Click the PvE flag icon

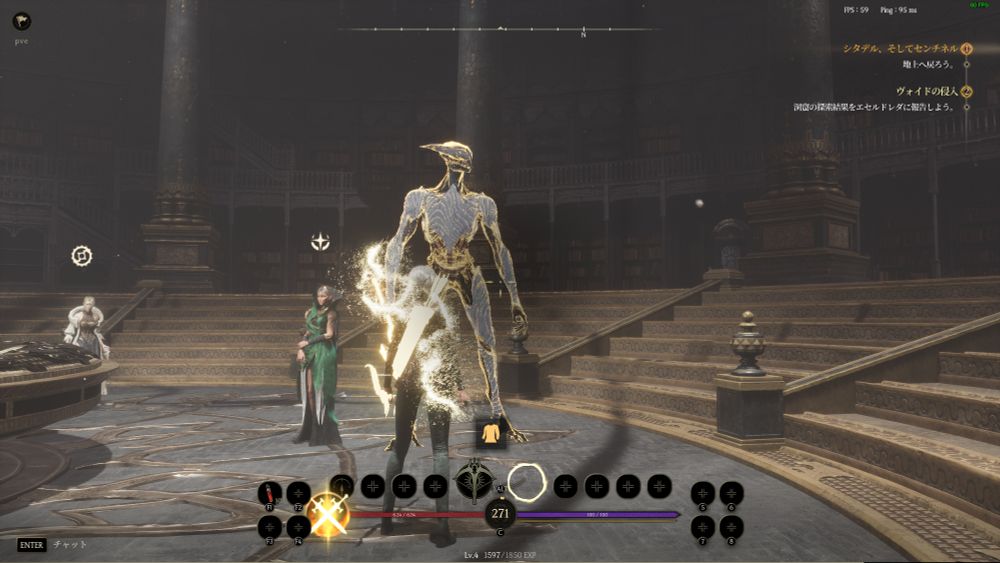[x=21, y=21]
